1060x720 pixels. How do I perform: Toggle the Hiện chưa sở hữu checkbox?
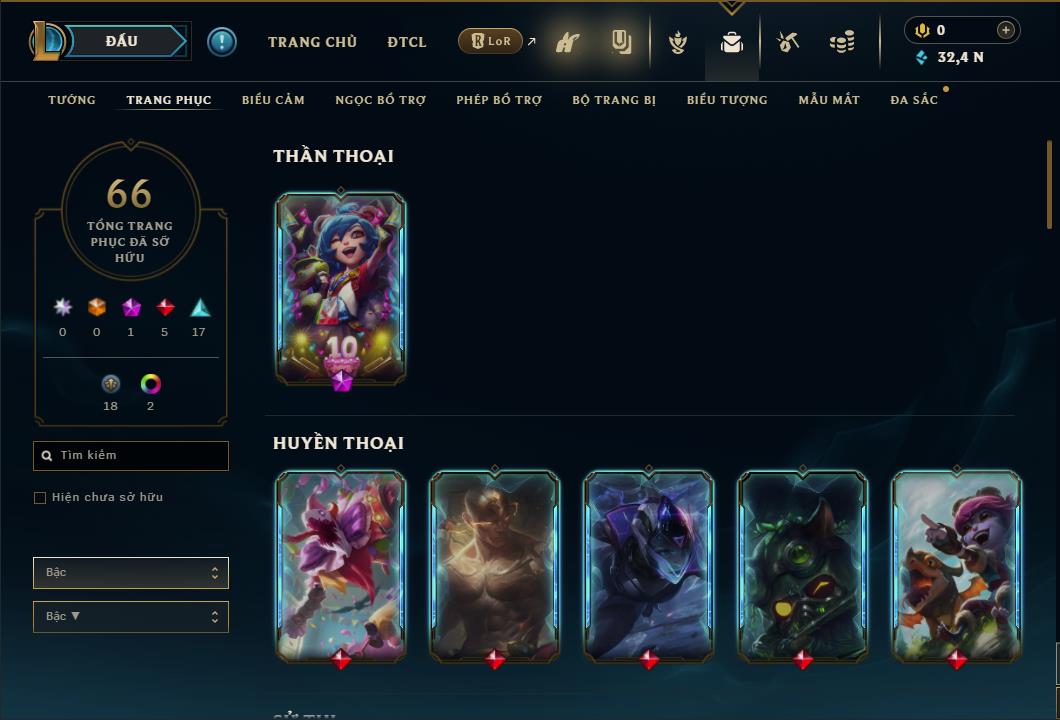click(40, 498)
